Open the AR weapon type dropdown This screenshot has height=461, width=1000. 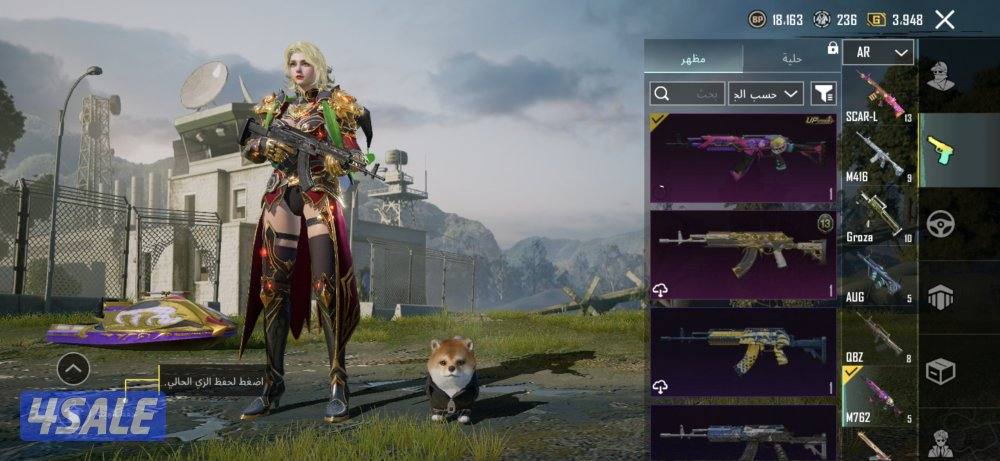click(879, 52)
